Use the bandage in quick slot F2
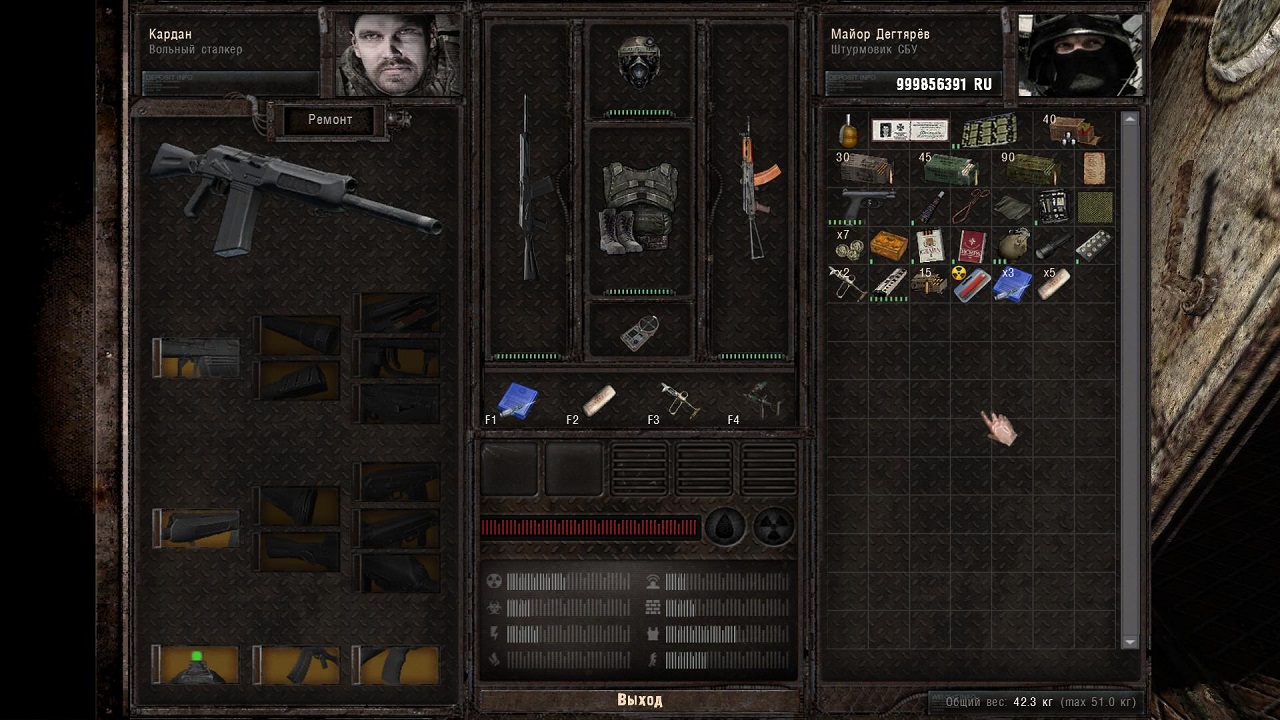This screenshot has width=1280, height=720. [x=598, y=400]
